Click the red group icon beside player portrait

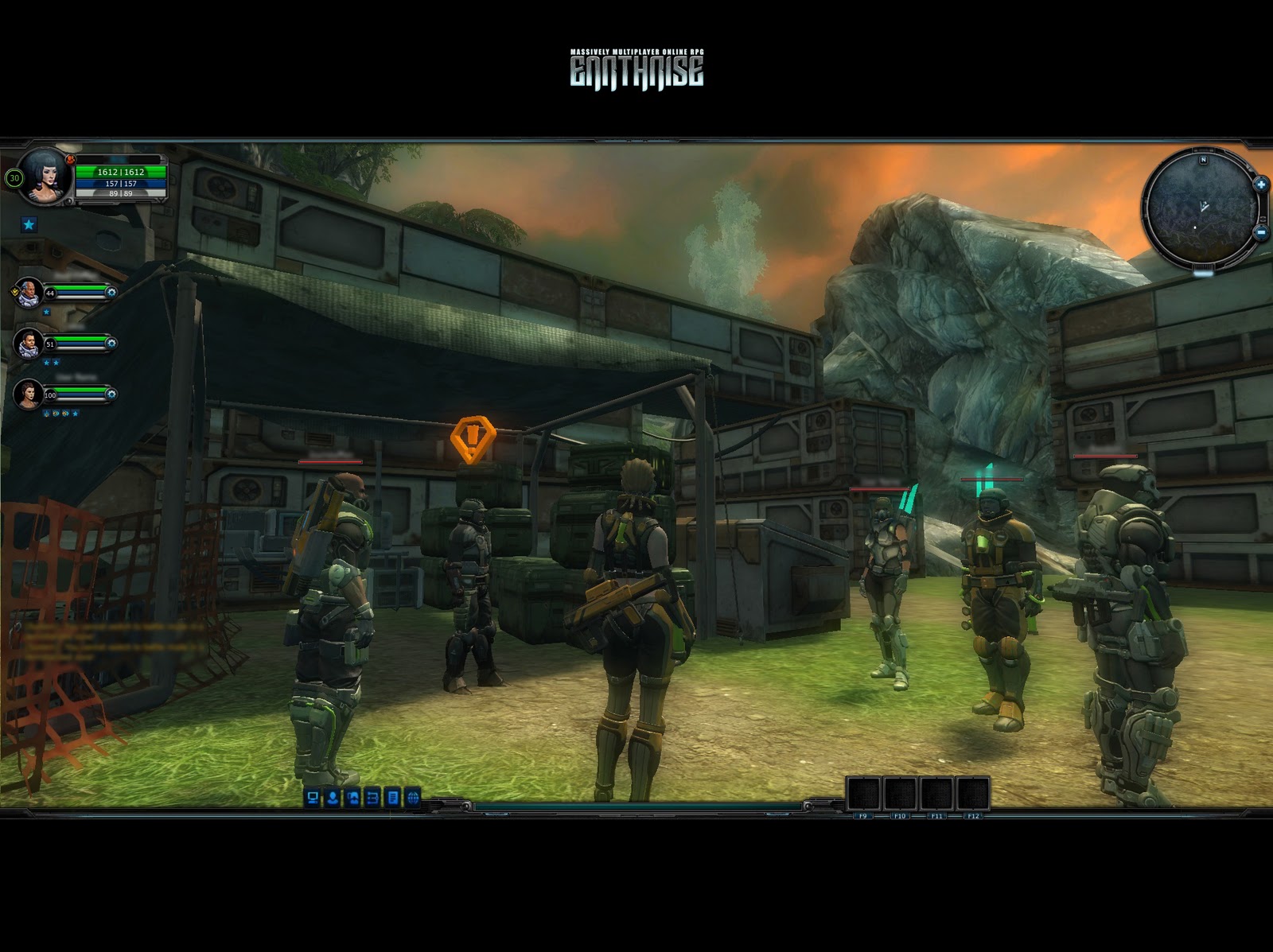[70, 161]
